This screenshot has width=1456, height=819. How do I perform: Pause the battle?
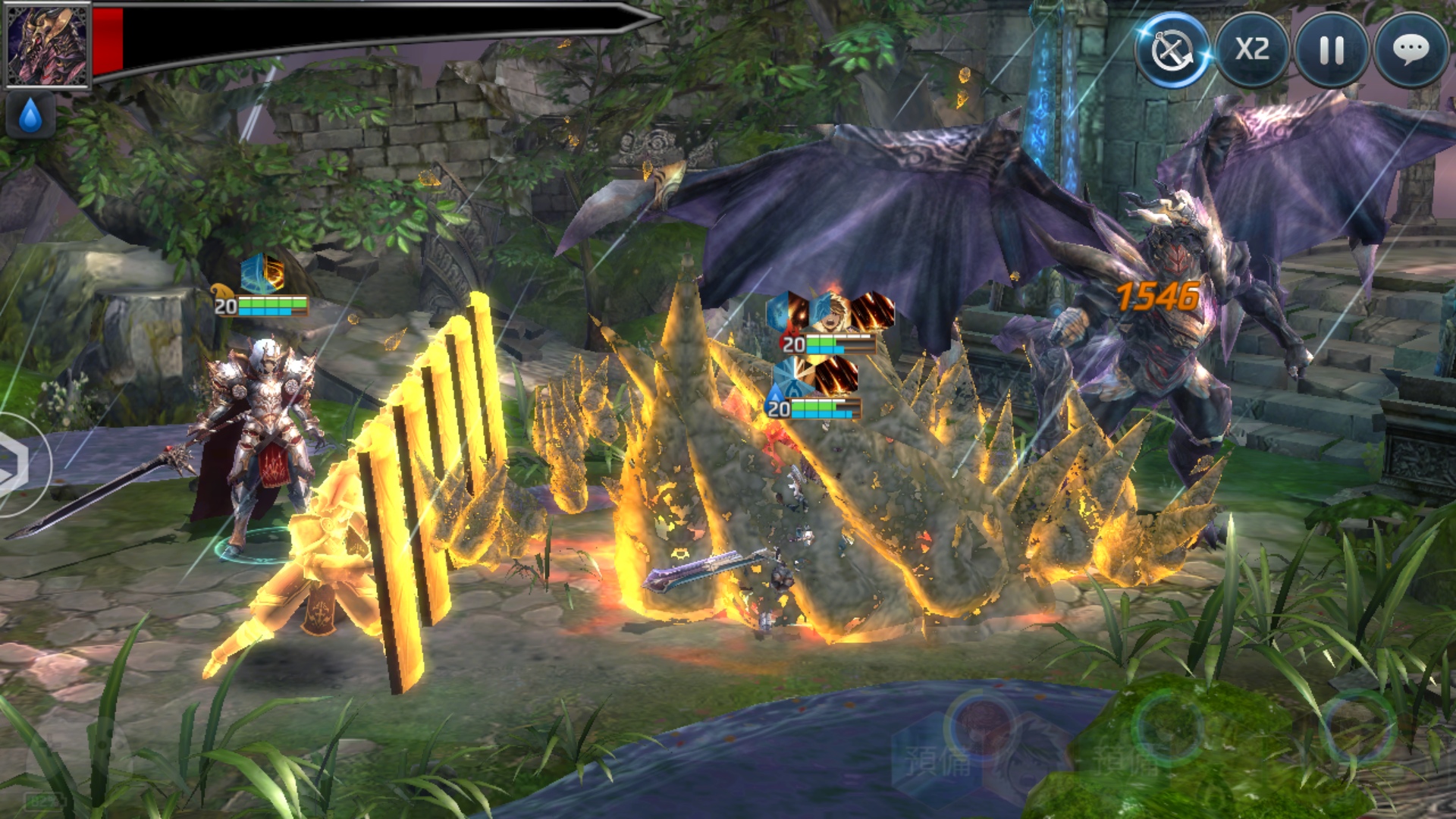1332,50
